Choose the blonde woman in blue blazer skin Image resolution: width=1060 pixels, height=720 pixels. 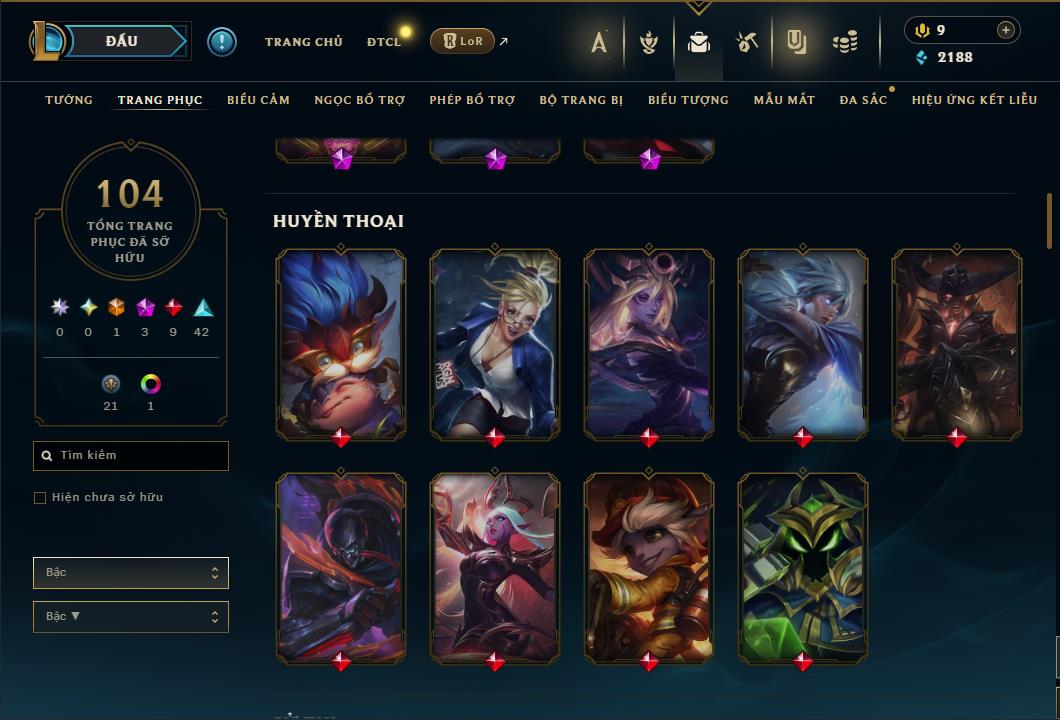495,343
